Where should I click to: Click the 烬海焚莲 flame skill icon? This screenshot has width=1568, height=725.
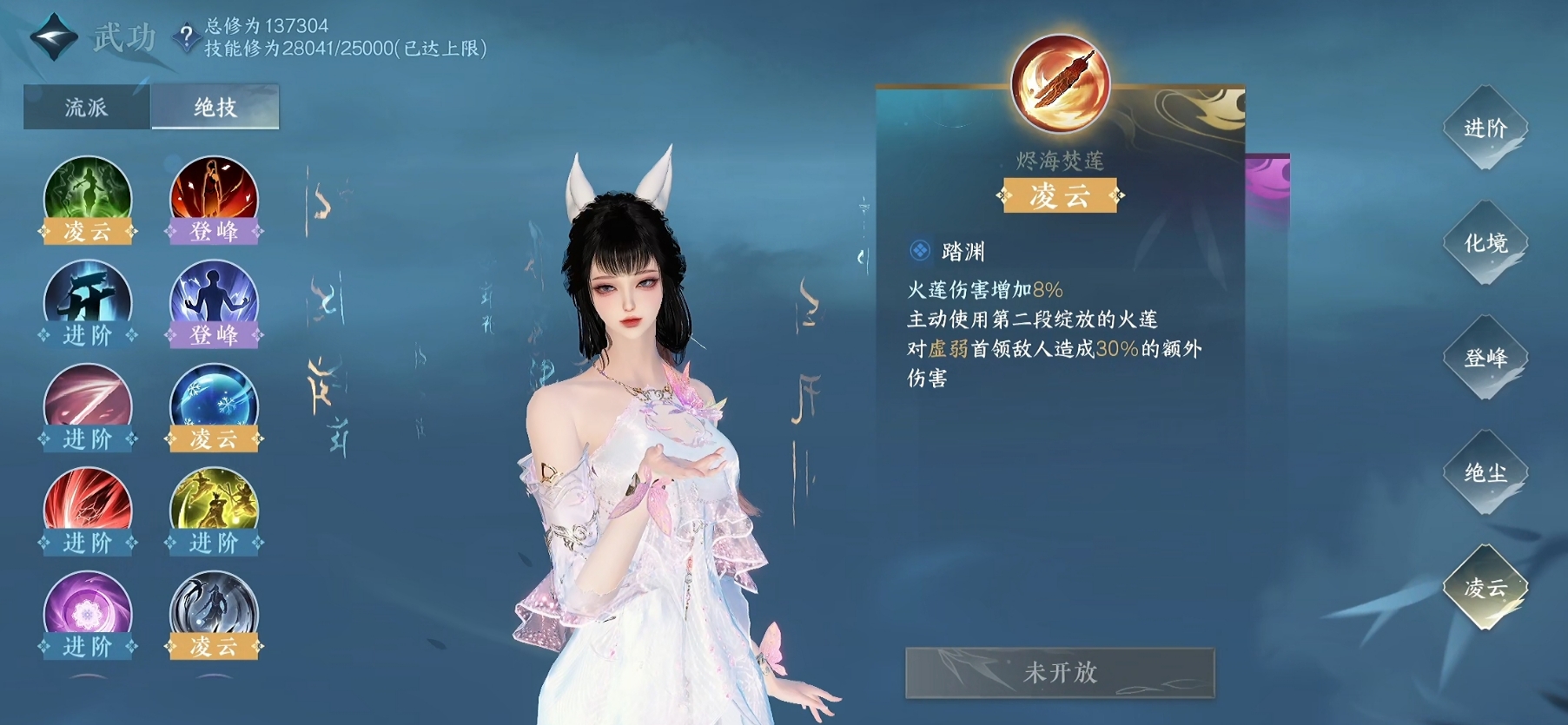click(x=1063, y=82)
